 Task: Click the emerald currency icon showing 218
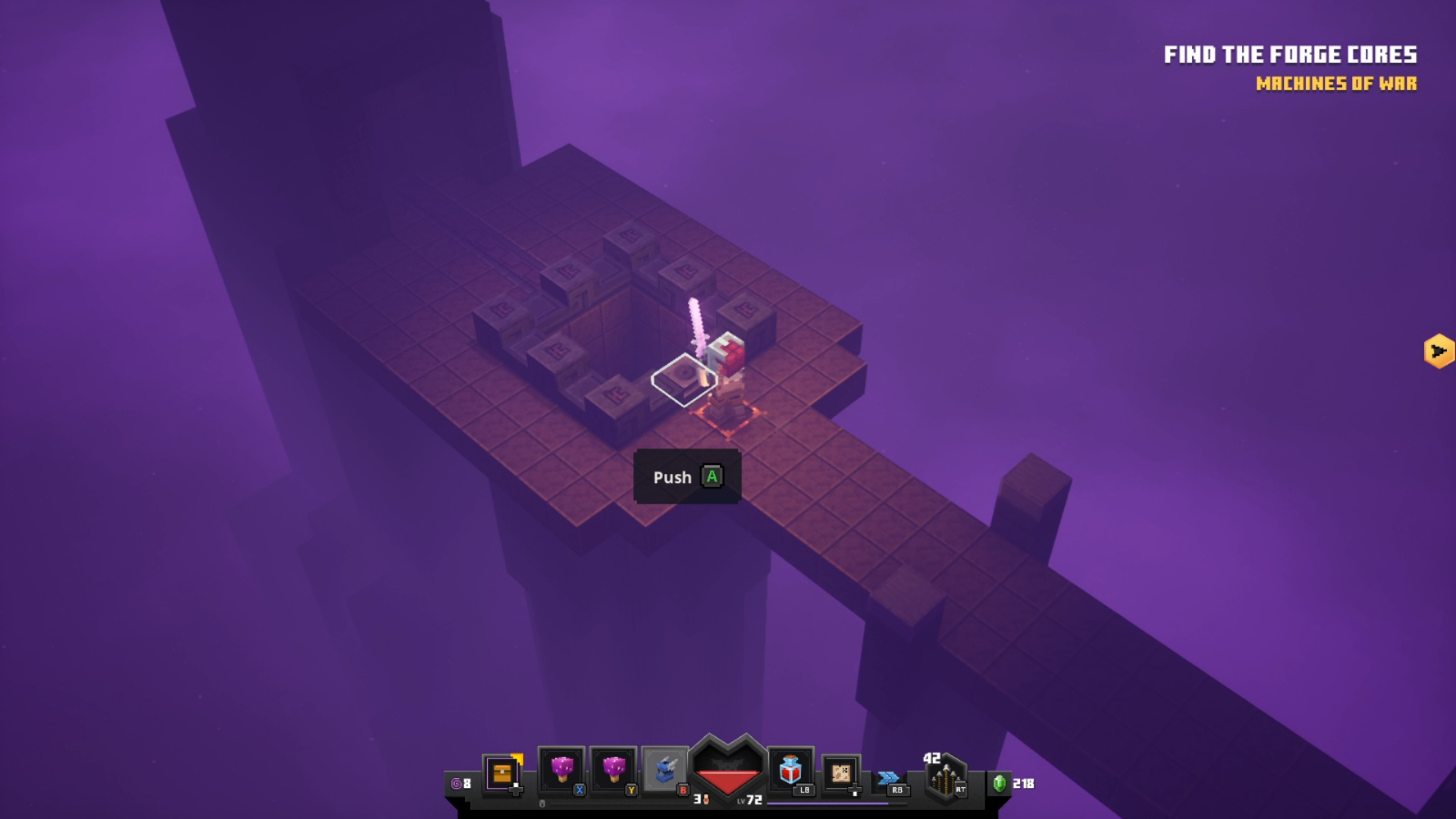tap(1000, 784)
